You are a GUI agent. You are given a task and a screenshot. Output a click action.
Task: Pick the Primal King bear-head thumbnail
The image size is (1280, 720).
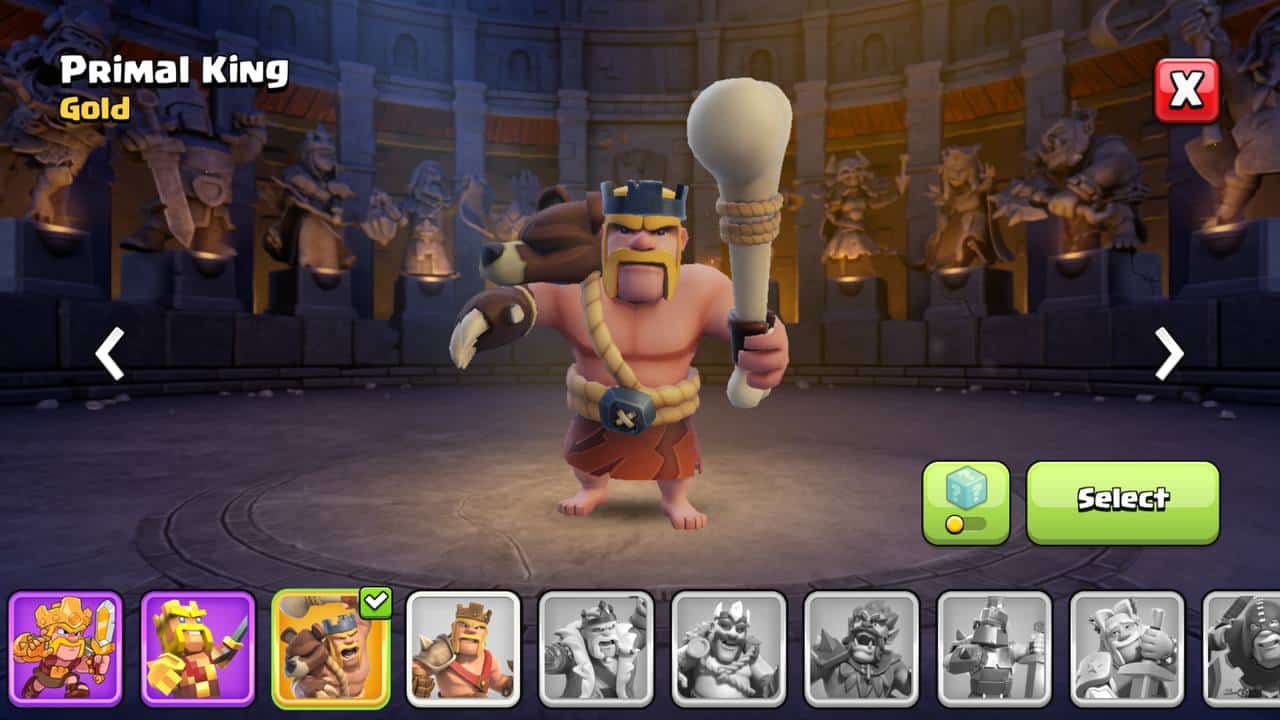pyautogui.click(x=330, y=648)
